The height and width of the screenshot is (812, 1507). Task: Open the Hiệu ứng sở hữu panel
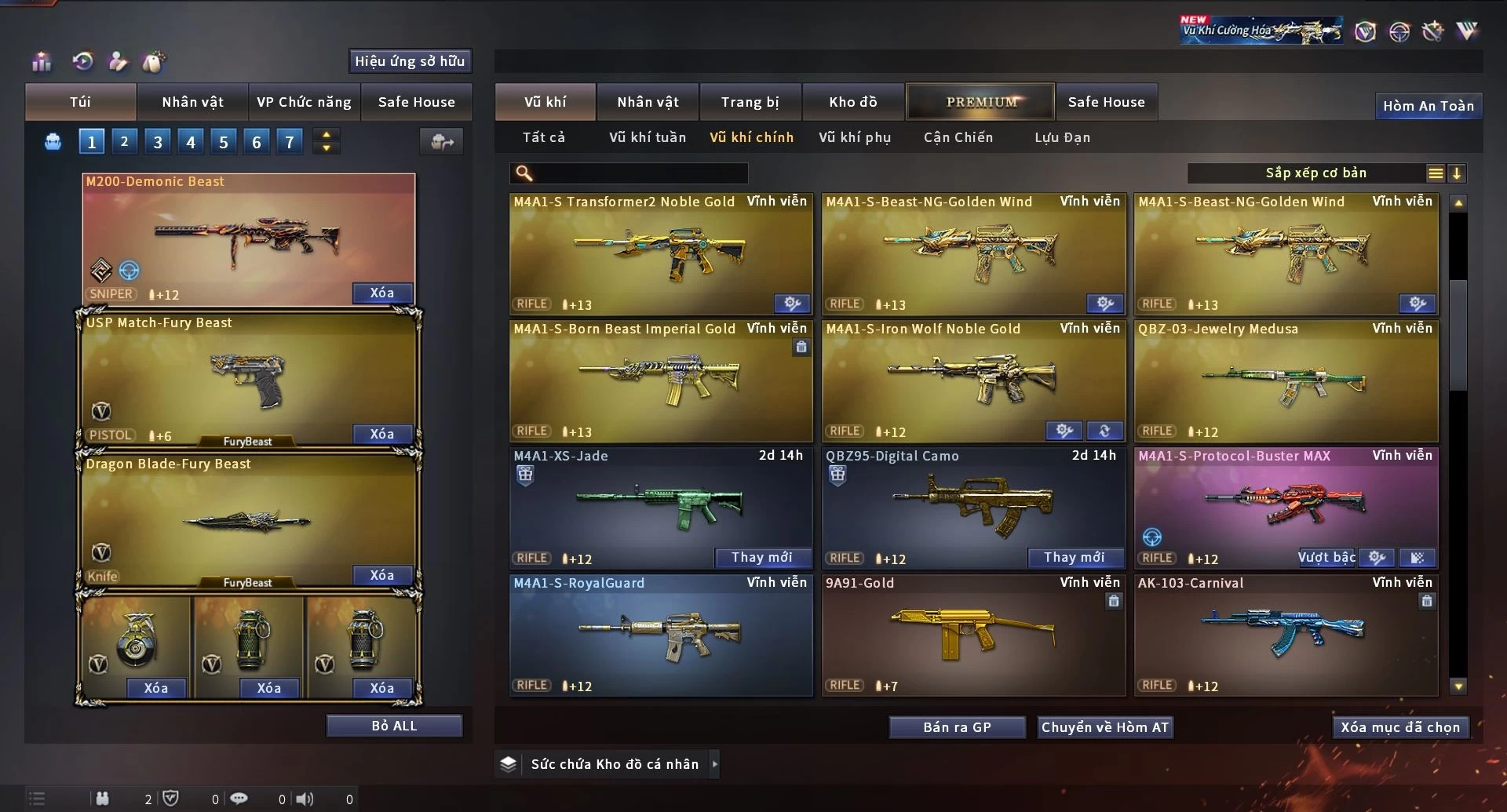click(409, 61)
